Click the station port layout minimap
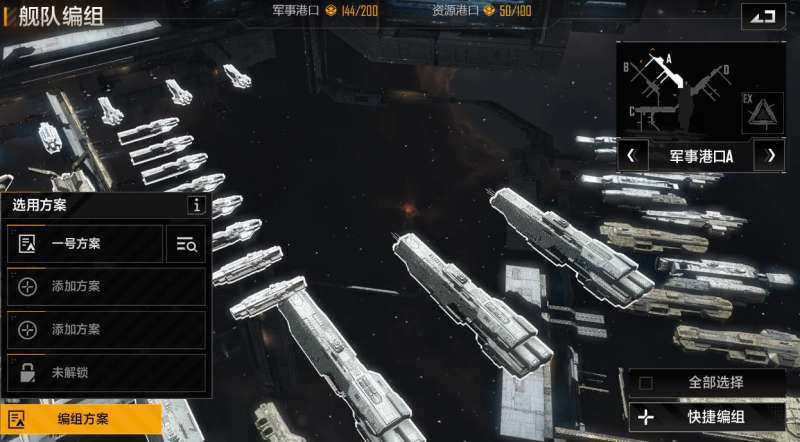800x442 pixels. click(x=676, y=90)
